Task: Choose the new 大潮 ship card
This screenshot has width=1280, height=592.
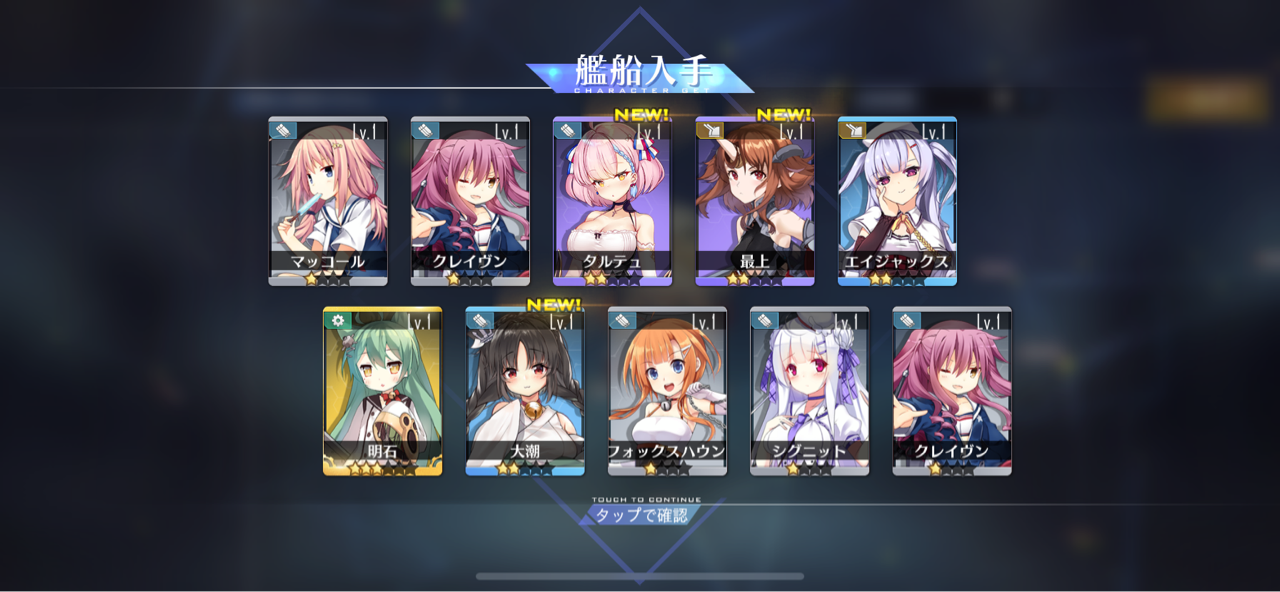Action: [x=524, y=391]
